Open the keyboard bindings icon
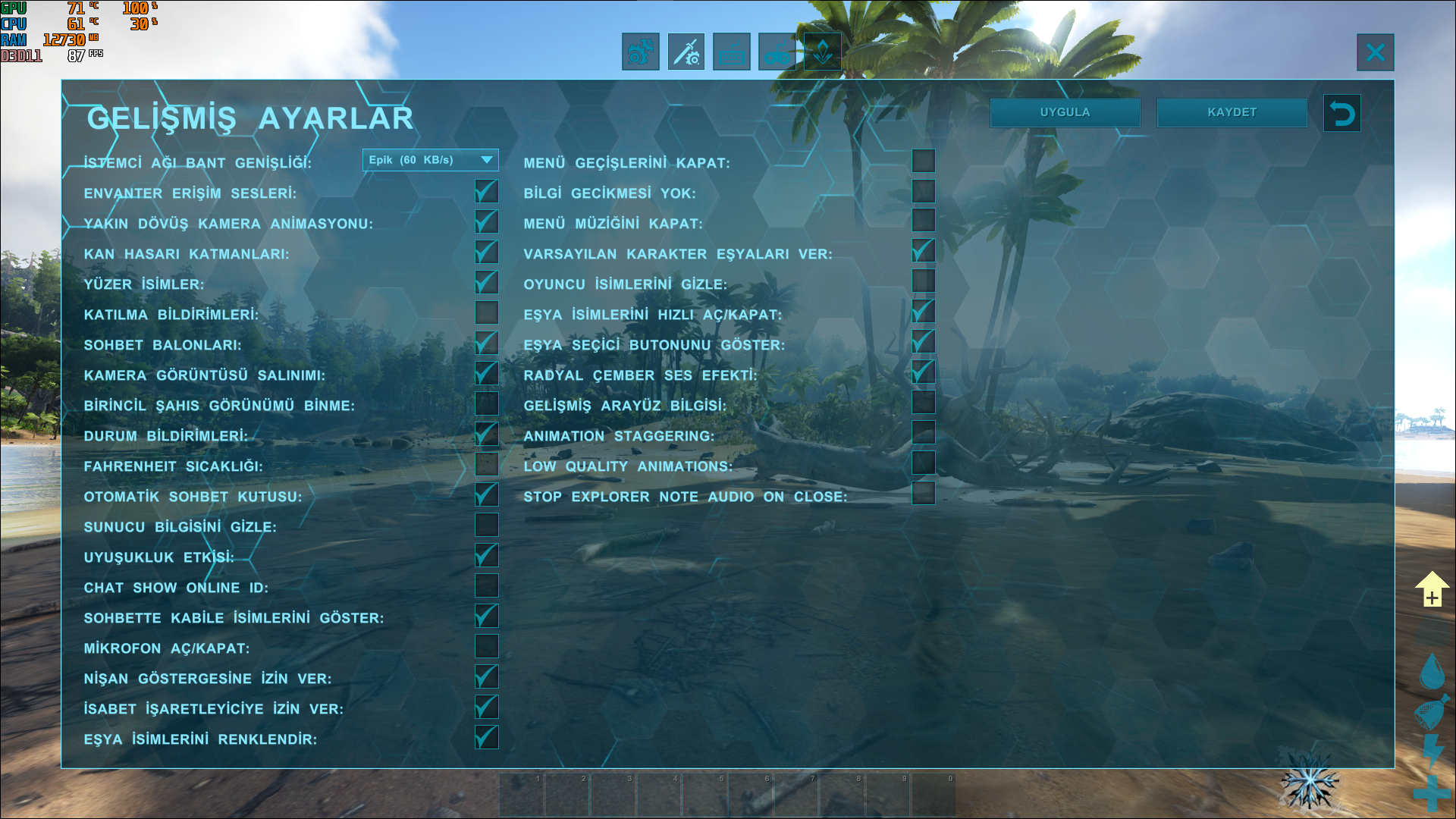 [731, 52]
